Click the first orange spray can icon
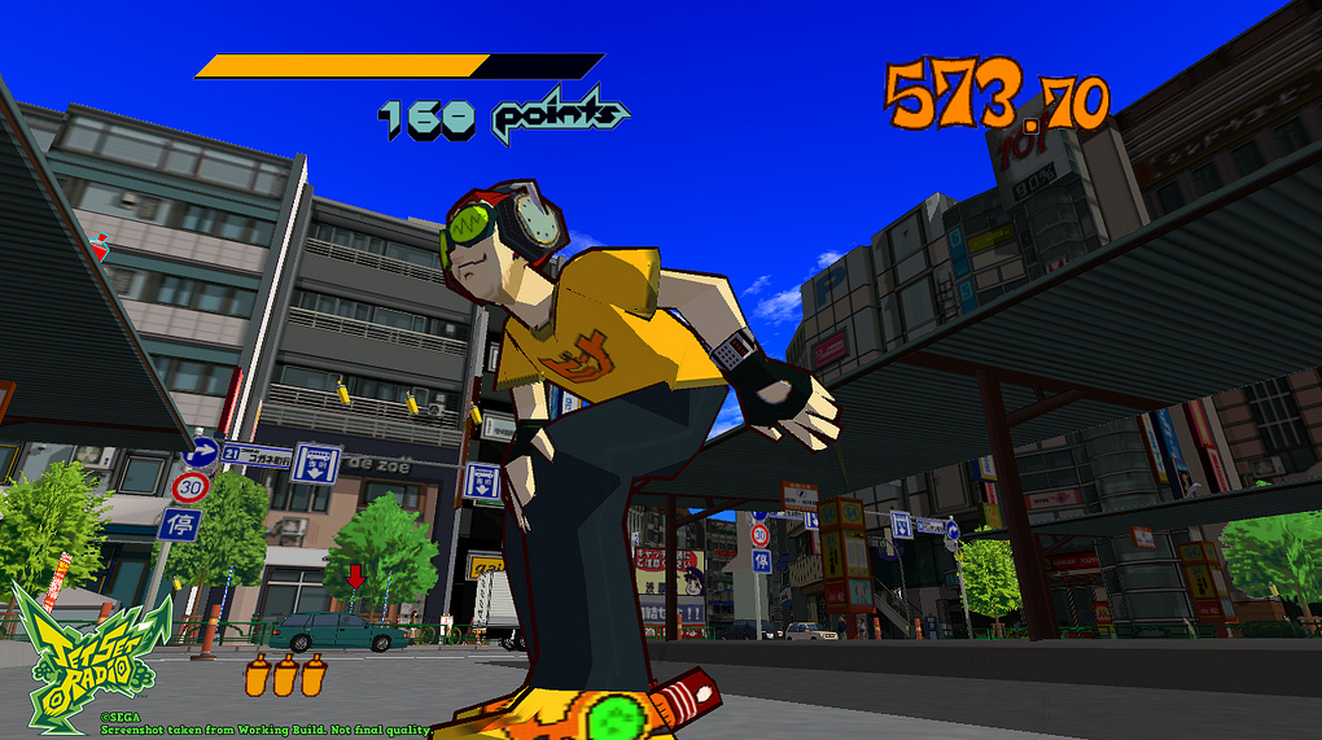Screen dimensions: 1322x740 pos(258,677)
